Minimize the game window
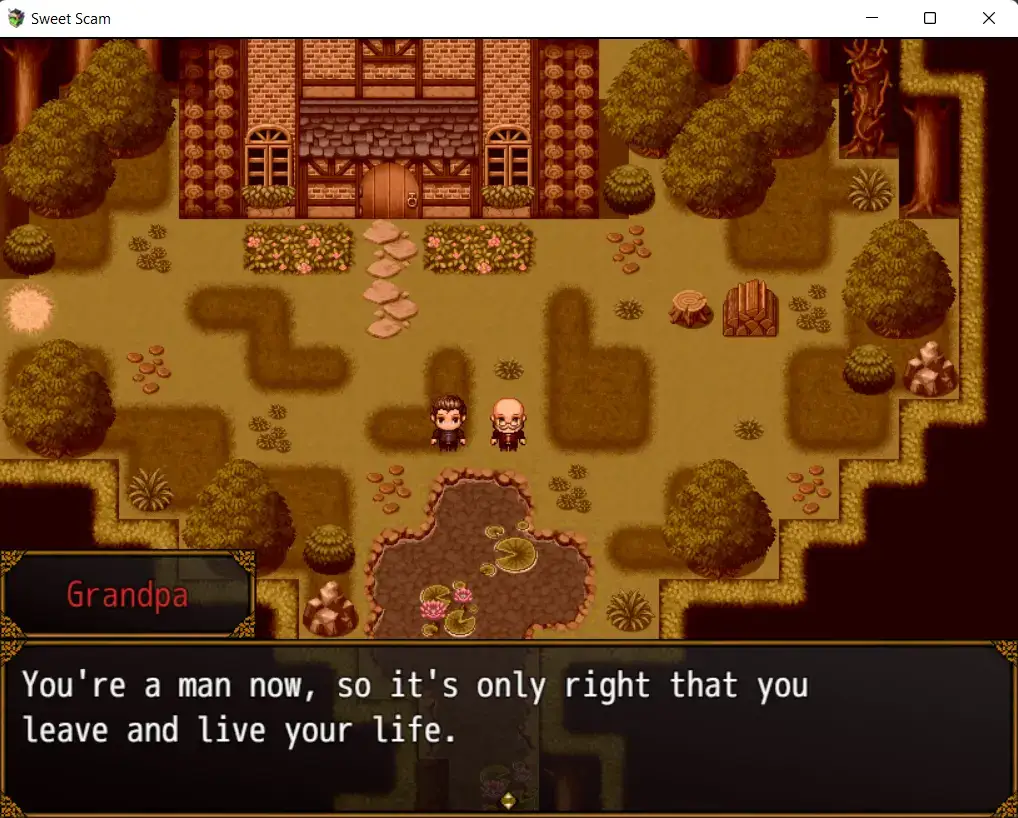Viewport: 1018px width, 818px height. [x=871, y=18]
